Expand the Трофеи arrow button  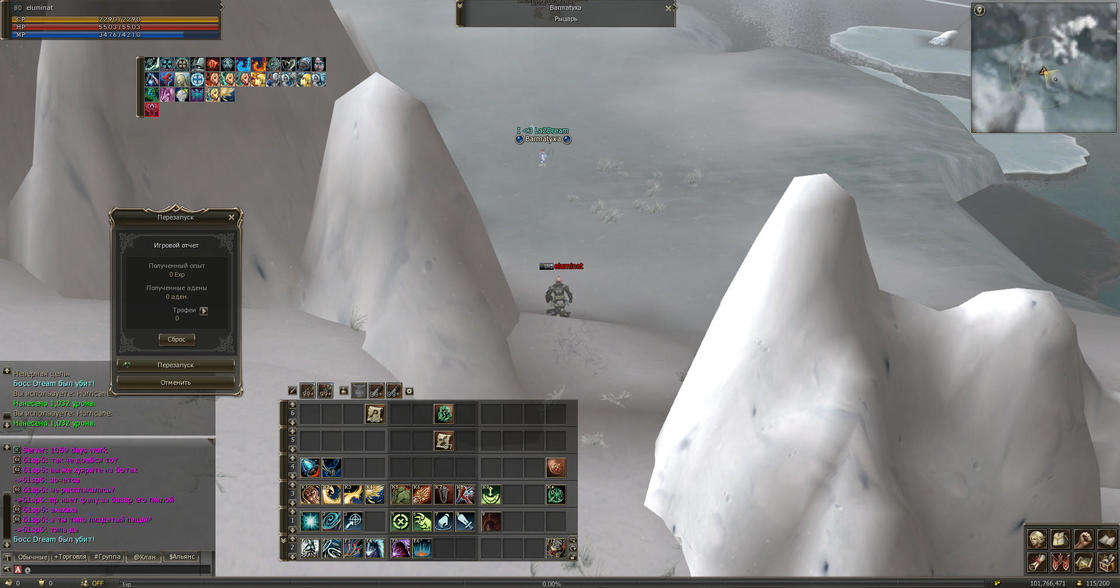point(204,311)
